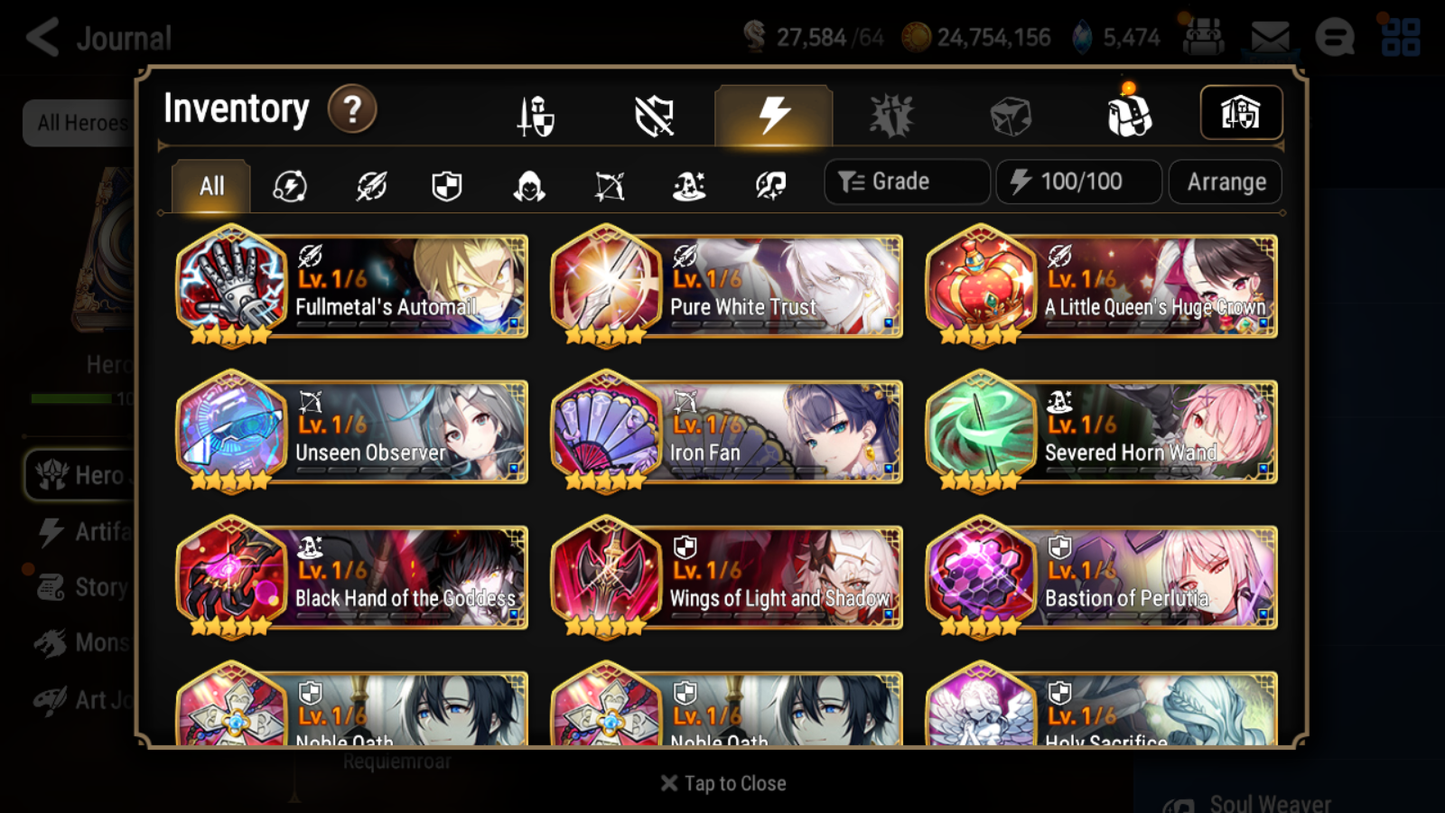This screenshot has height=813, width=1445.
Task: Filter artifacts by the Ranger bow class
Action: pyautogui.click(x=609, y=182)
